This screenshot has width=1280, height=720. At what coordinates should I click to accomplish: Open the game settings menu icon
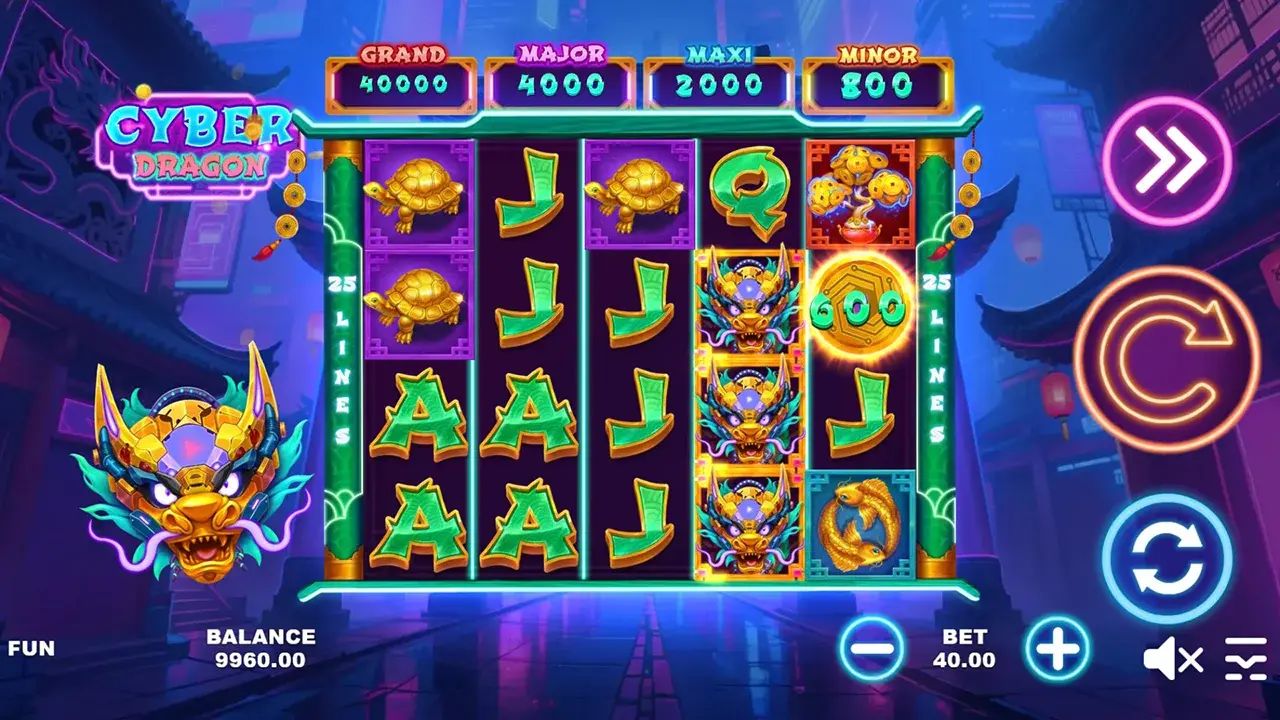click(1246, 659)
